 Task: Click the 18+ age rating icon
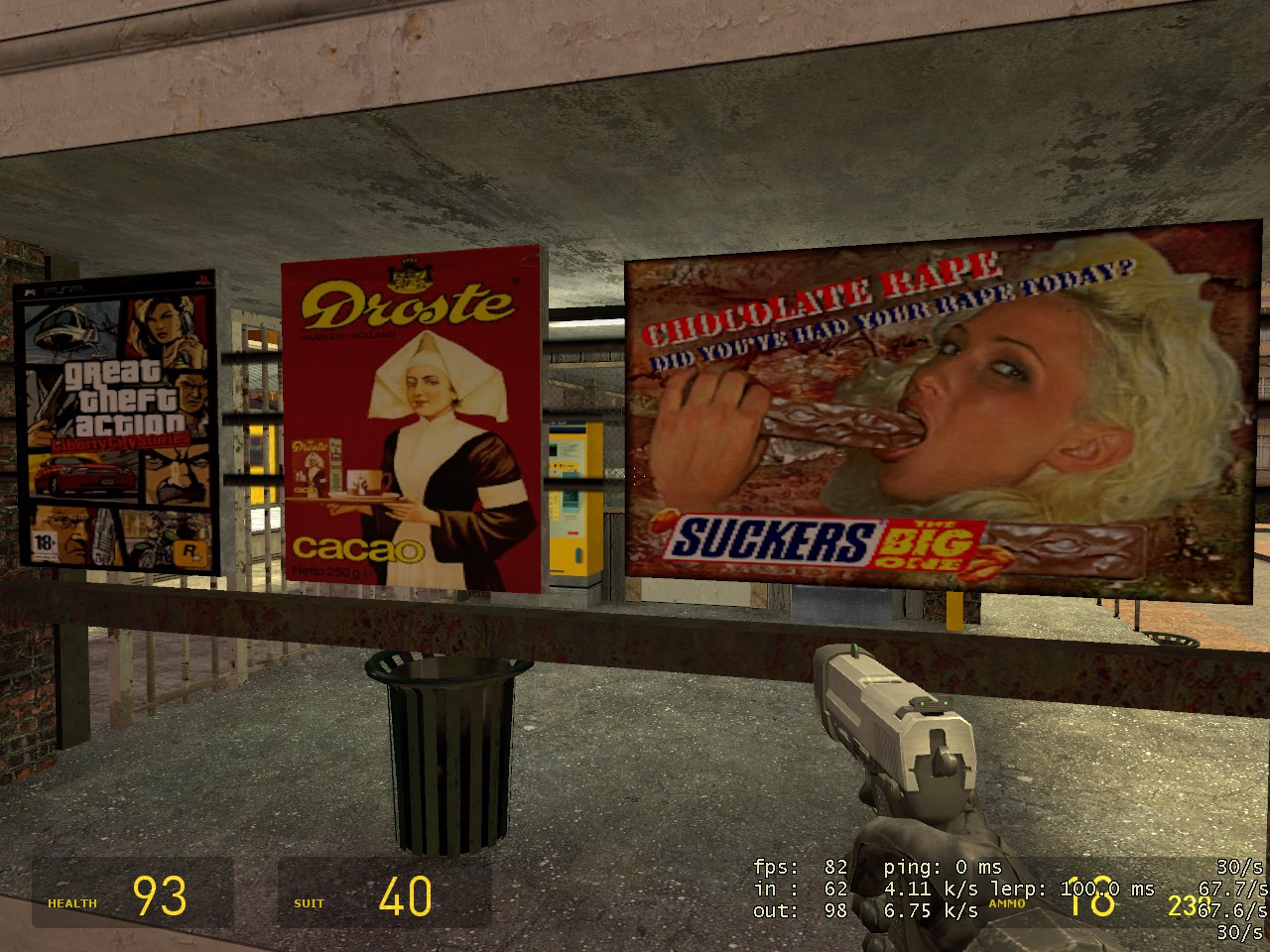click(44, 542)
